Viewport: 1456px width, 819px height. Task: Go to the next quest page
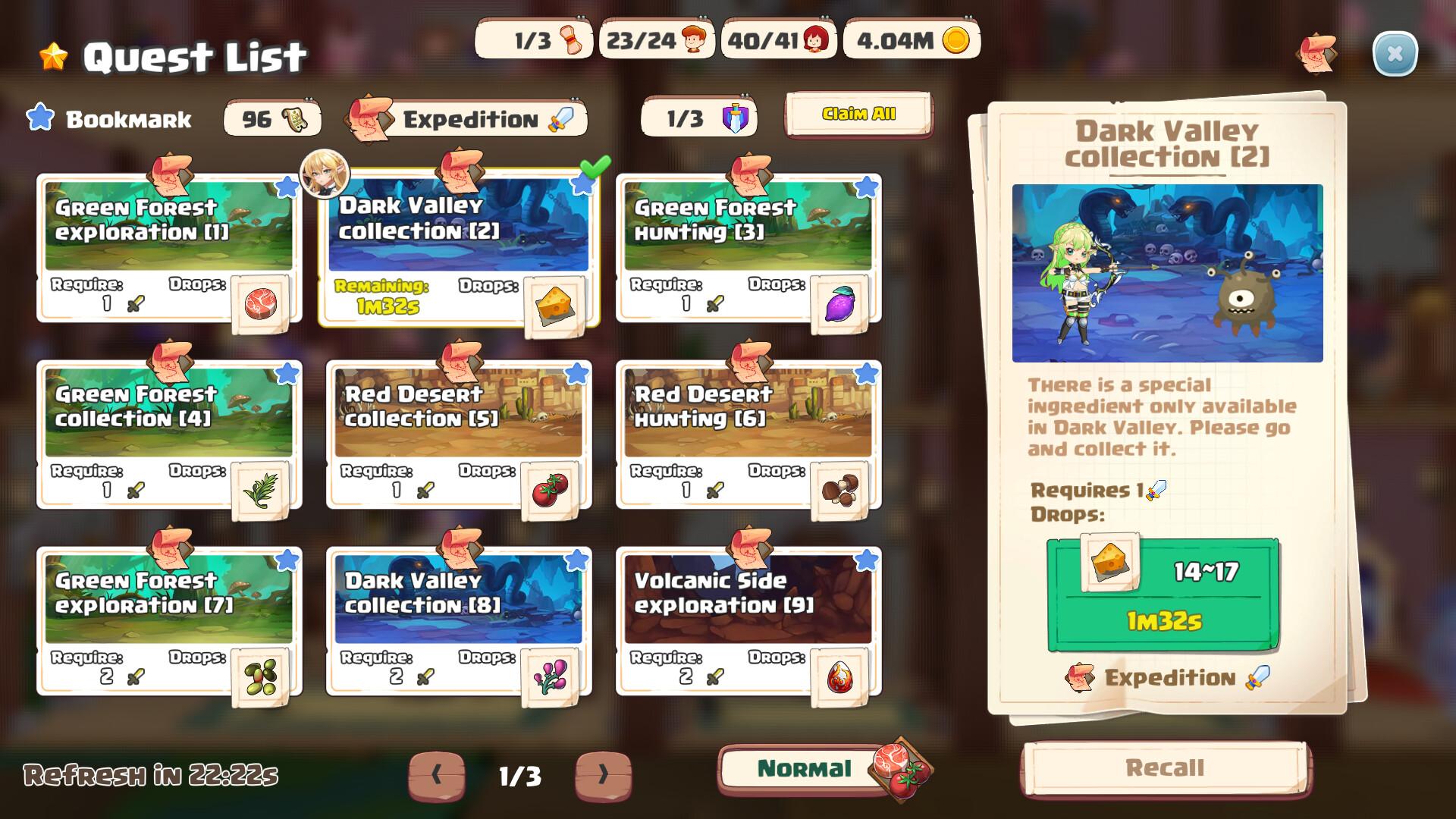click(x=603, y=775)
